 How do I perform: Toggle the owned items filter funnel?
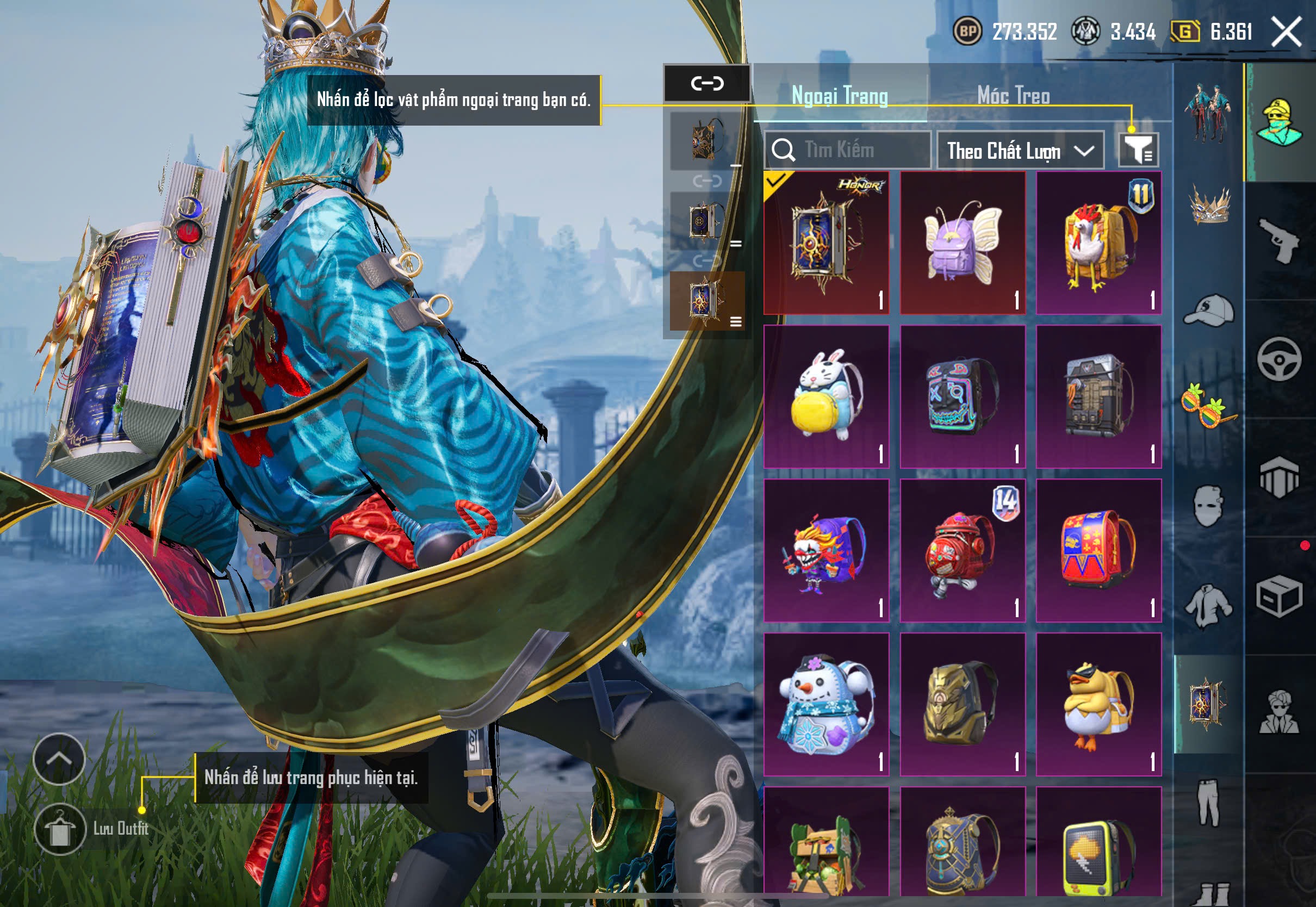[x=1138, y=150]
